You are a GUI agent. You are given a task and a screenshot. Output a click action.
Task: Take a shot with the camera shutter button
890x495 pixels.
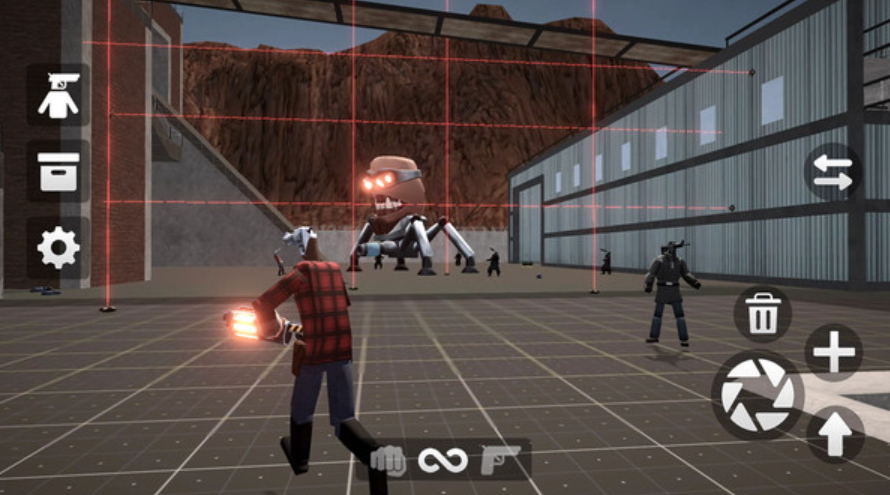[x=757, y=394]
